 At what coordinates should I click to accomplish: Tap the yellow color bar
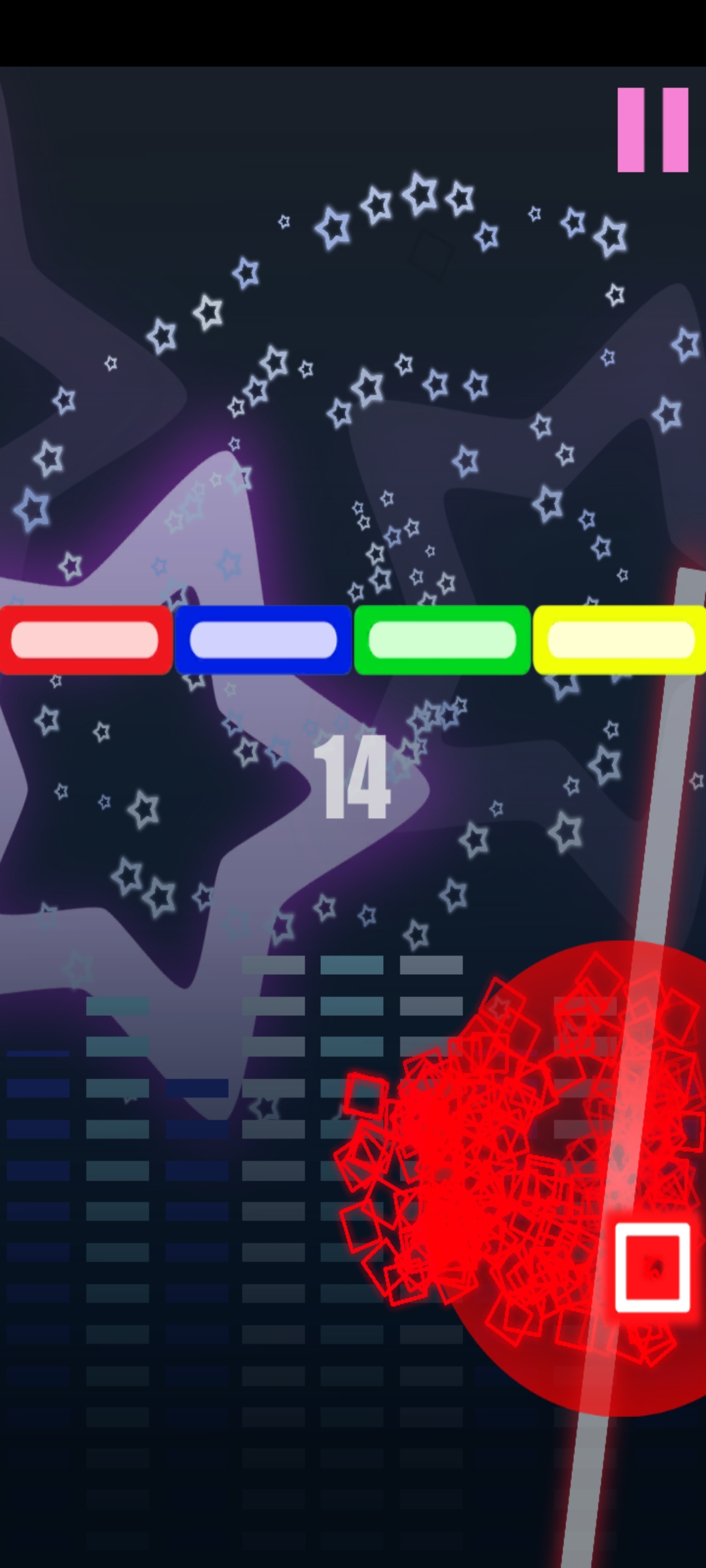pos(620,640)
